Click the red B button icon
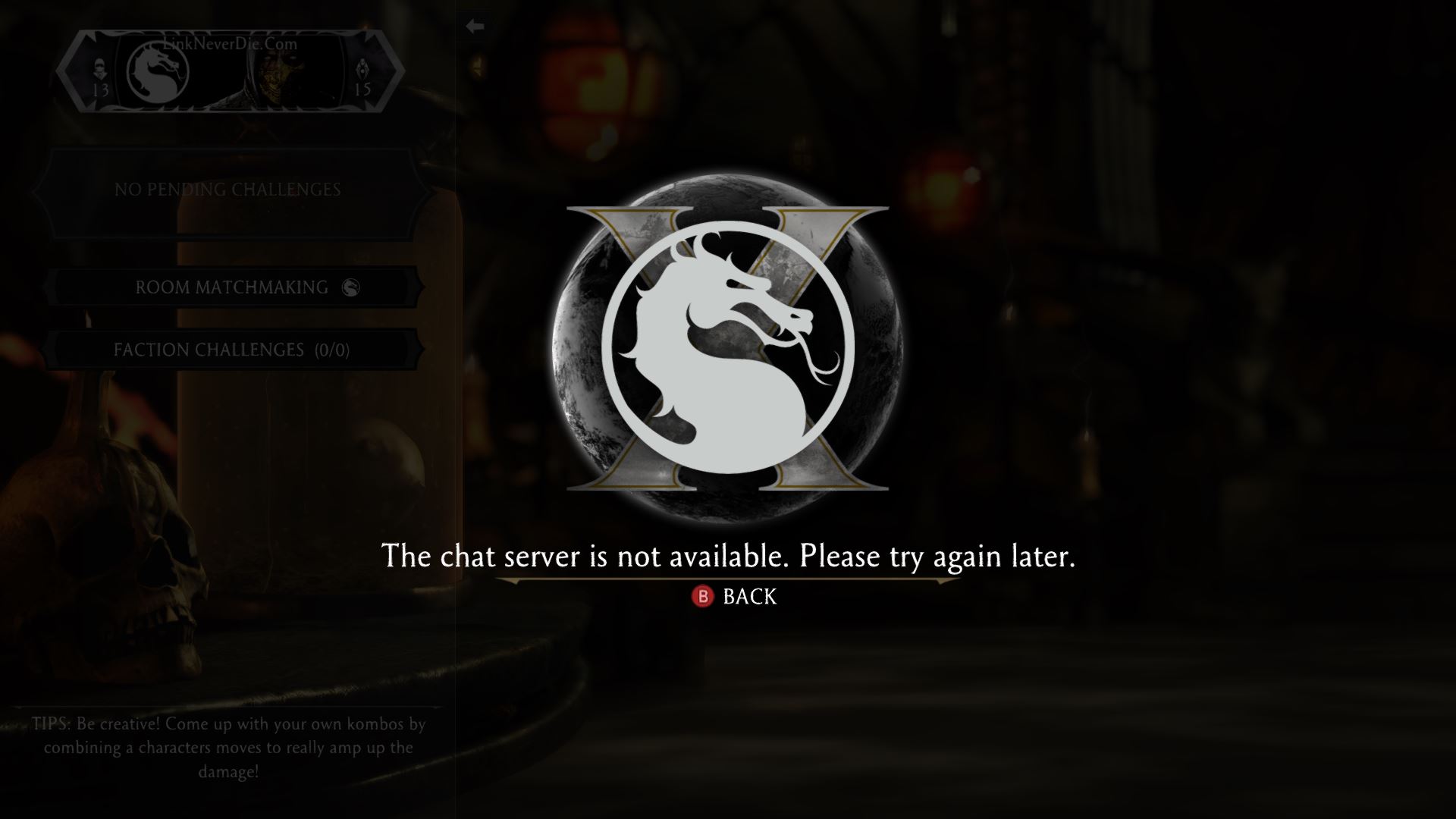1456x819 pixels. (703, 598)
